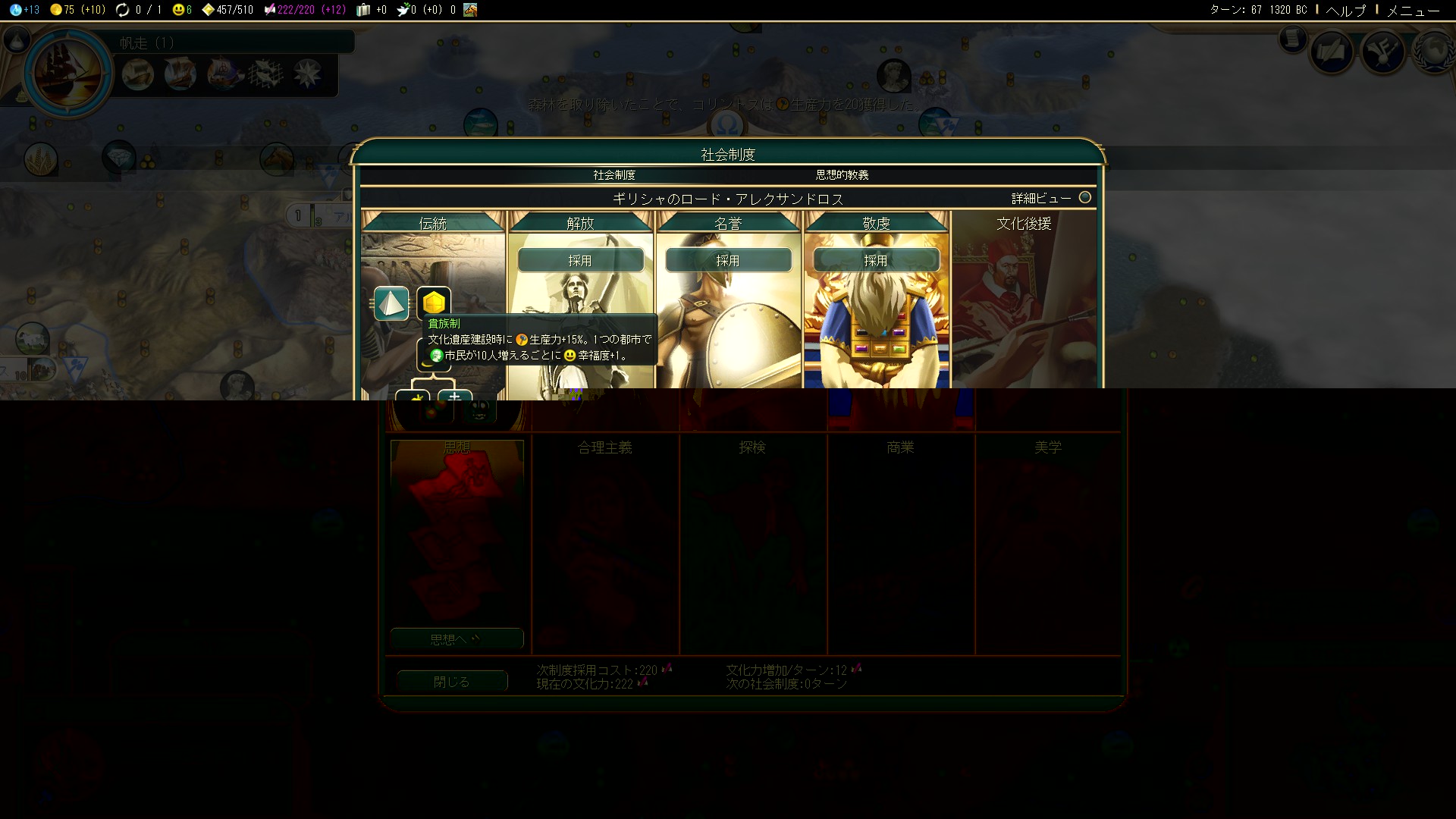
Task: Open the small scroll notification log
Action: tap(1292, 39)
